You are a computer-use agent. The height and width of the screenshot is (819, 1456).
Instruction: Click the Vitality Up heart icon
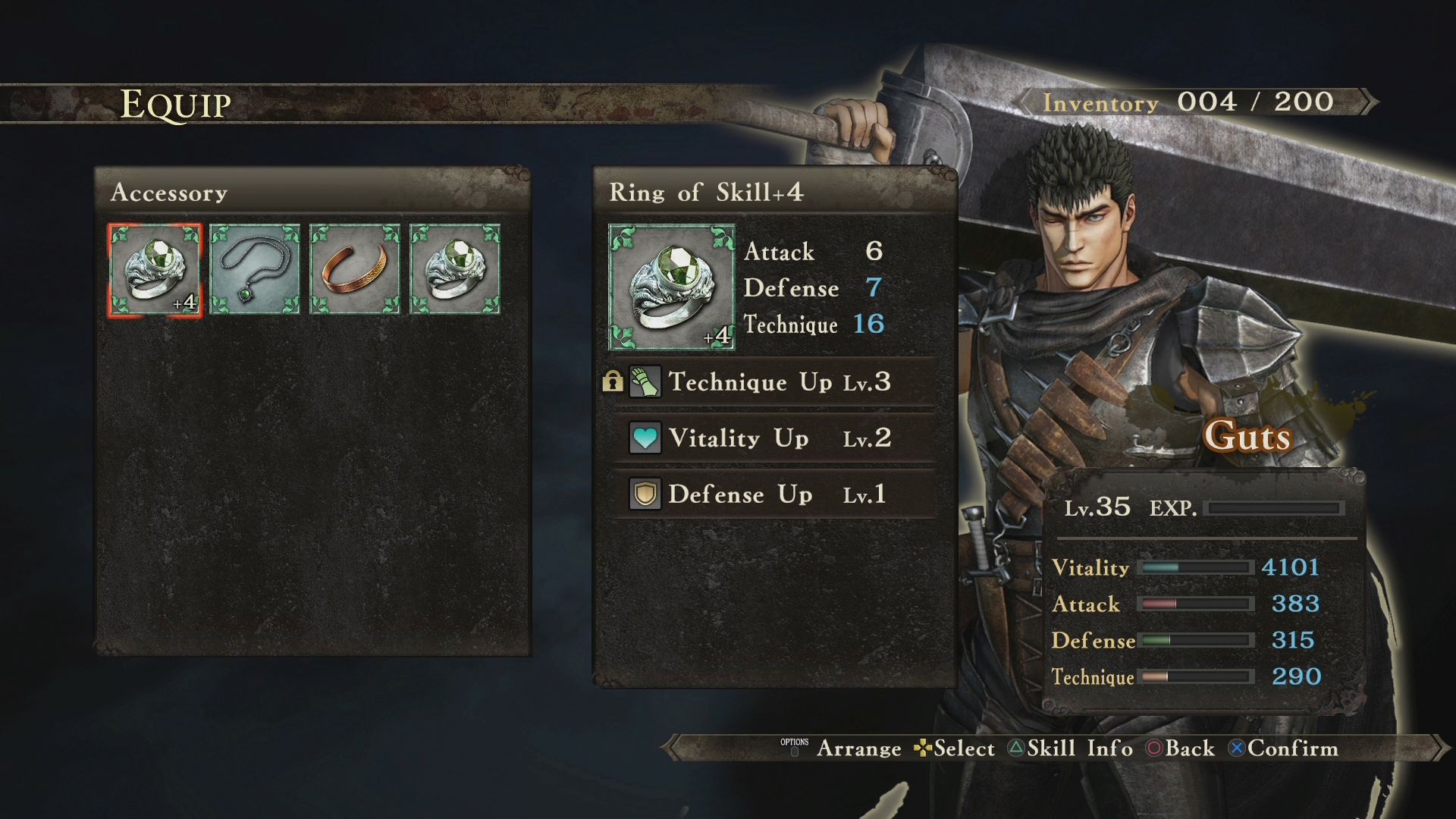pyautogui.click(x=645, y=438)
